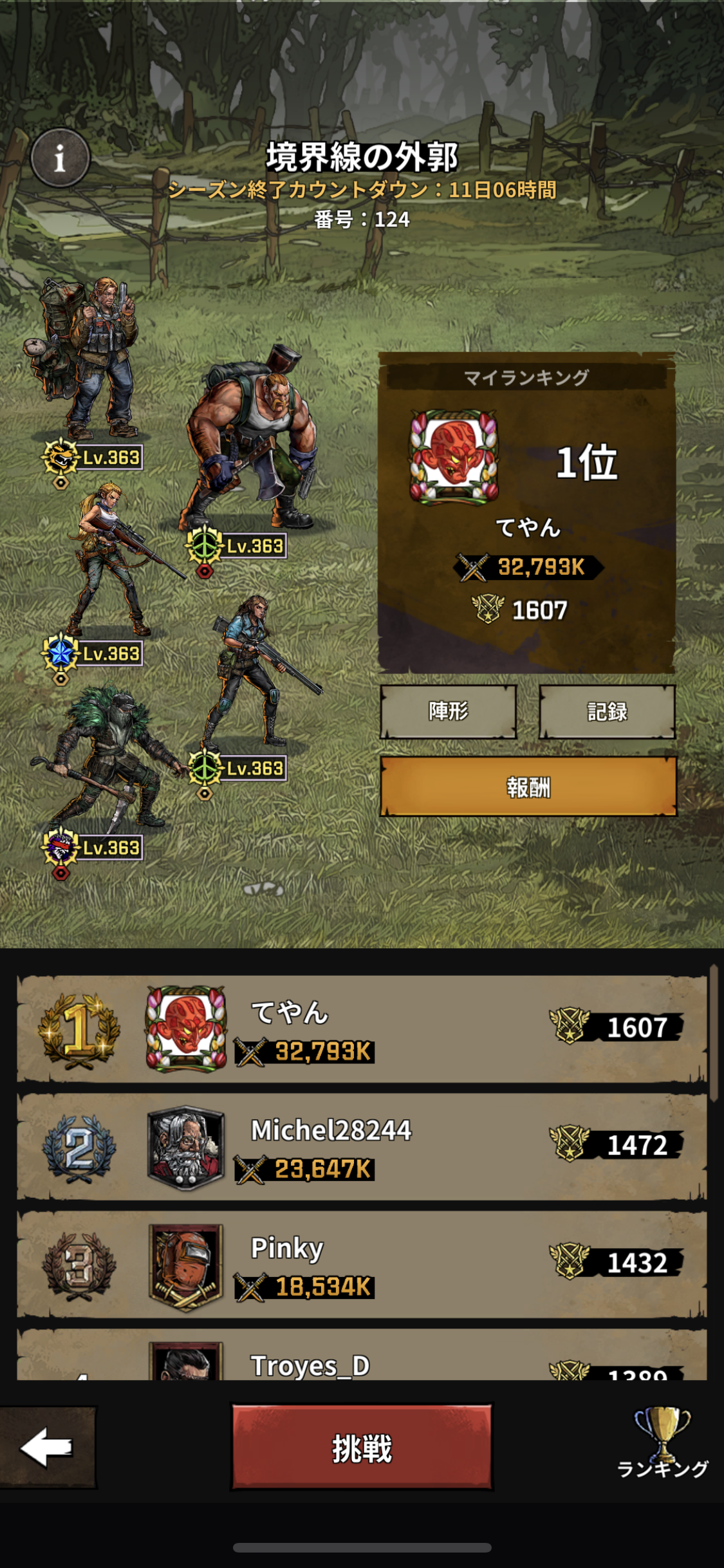724x1568 pixels.
Task: Open the ランキング trophy icon
Action: point(662,1442)
